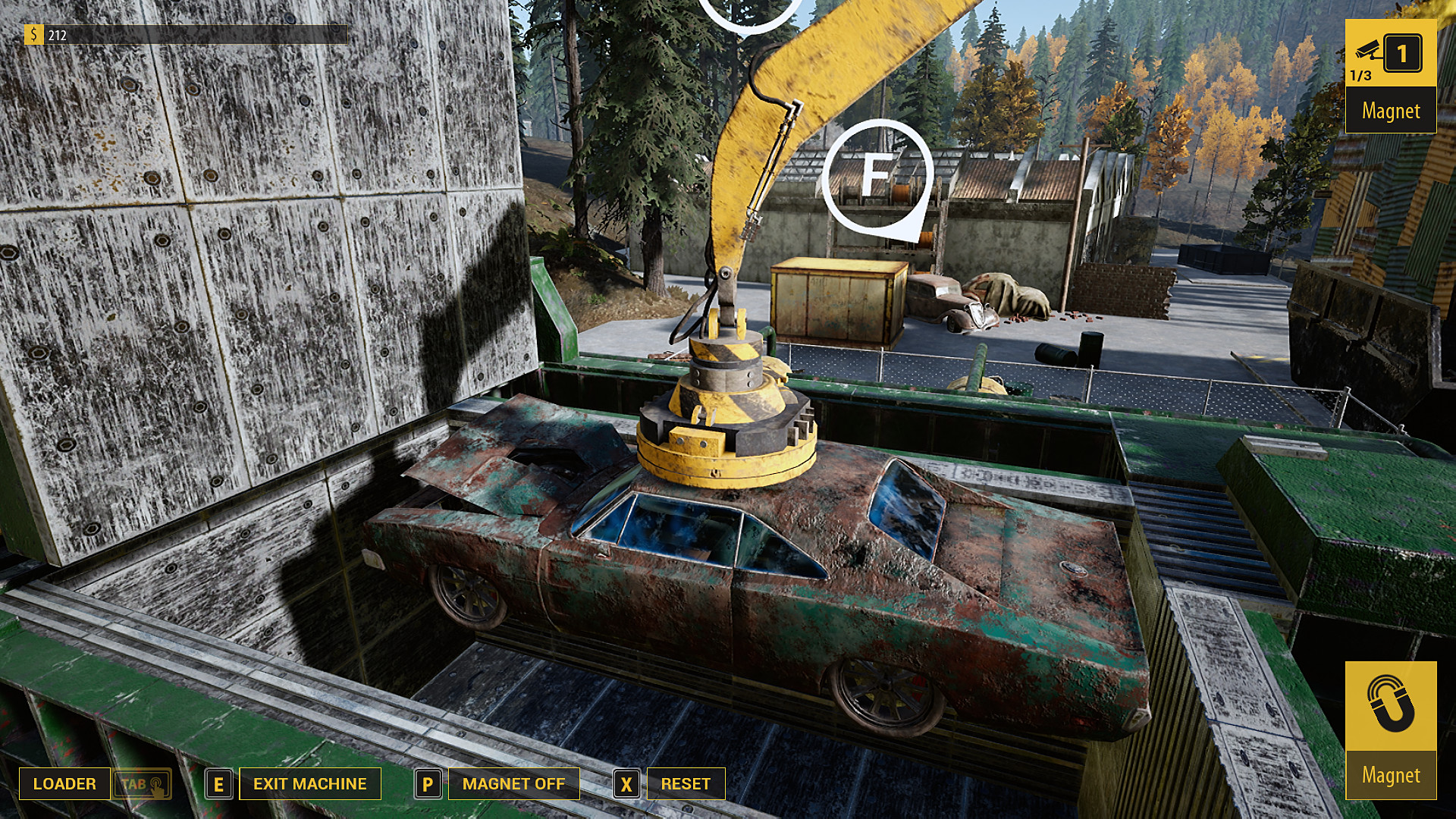Click the "E" key icon in the bottom bar
This screenshot has height=819, width=1456.
click(220, 783)
